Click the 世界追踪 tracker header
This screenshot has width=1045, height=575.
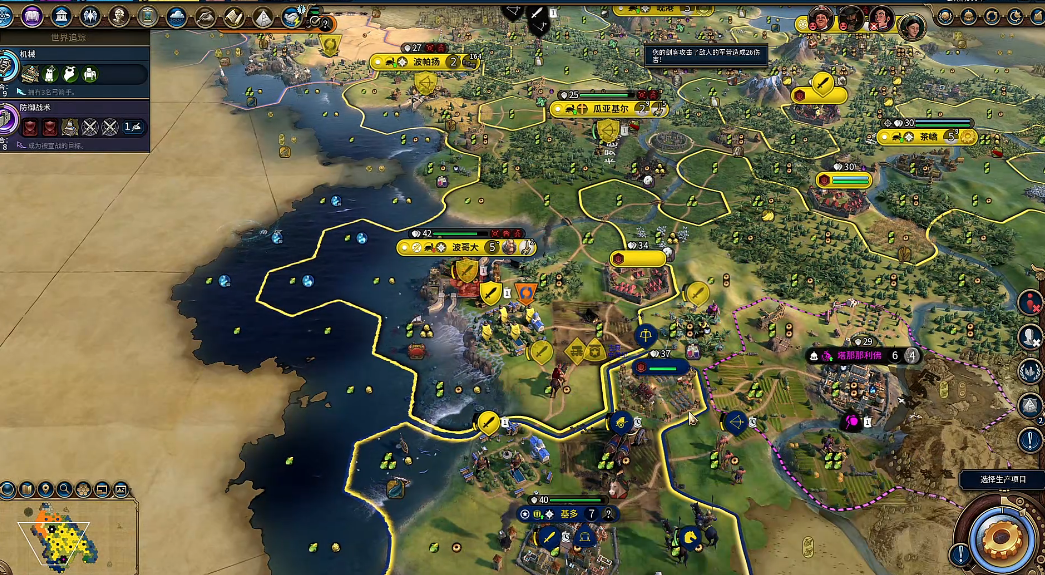(x=75, y=36)
